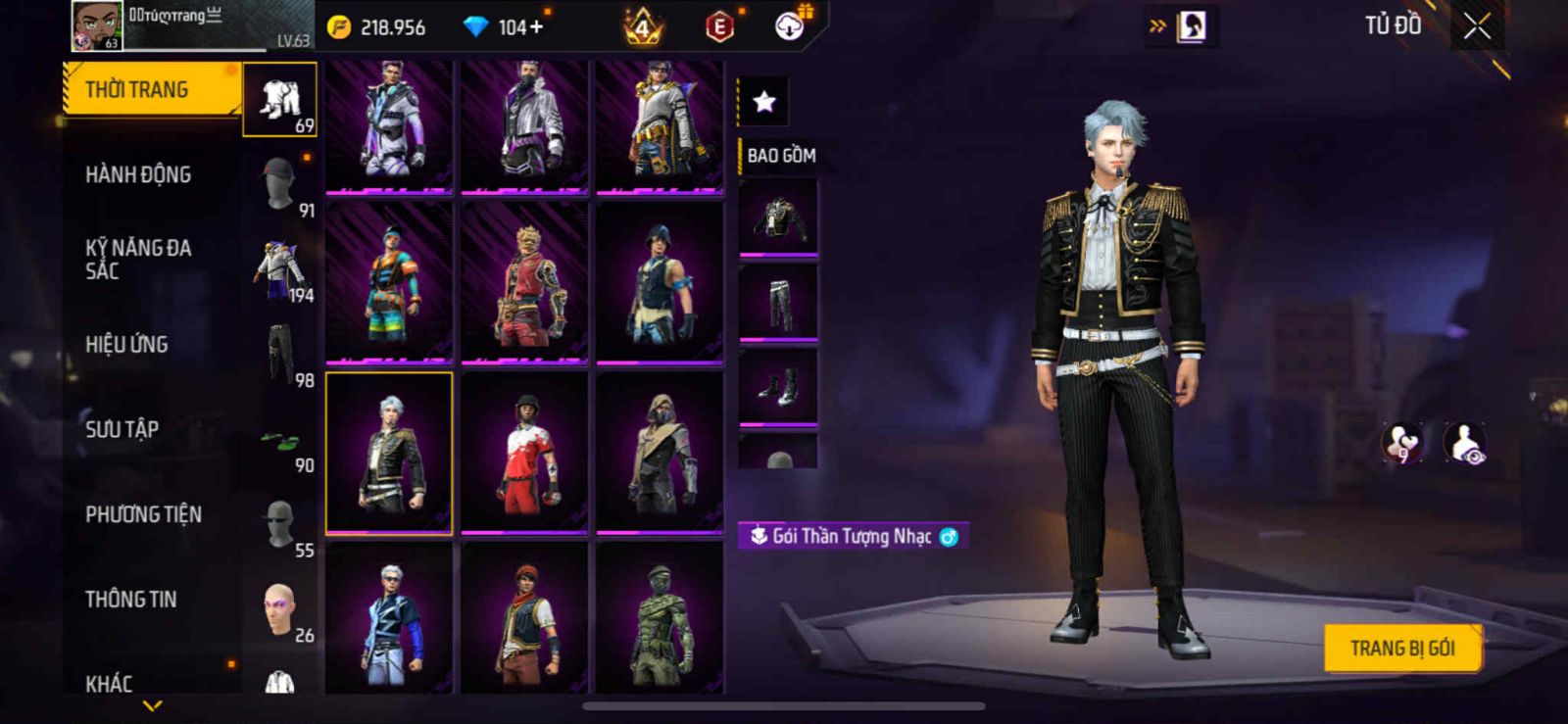Open the Thông Tin category
The width and height of the screenshot is (1568, 724).
[130, 600]
